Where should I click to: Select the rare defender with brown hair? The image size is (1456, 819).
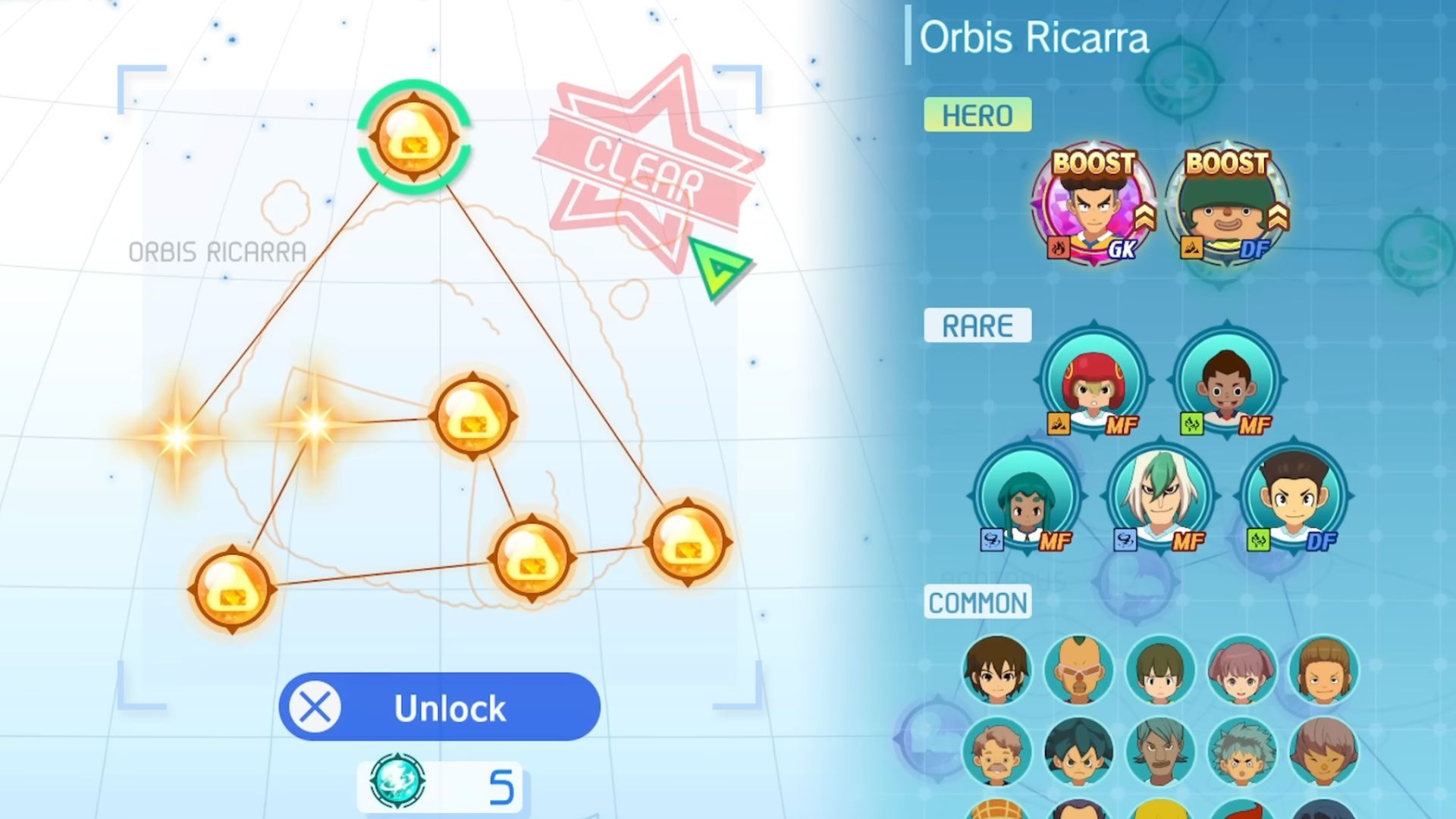[x=1293, y=497]
